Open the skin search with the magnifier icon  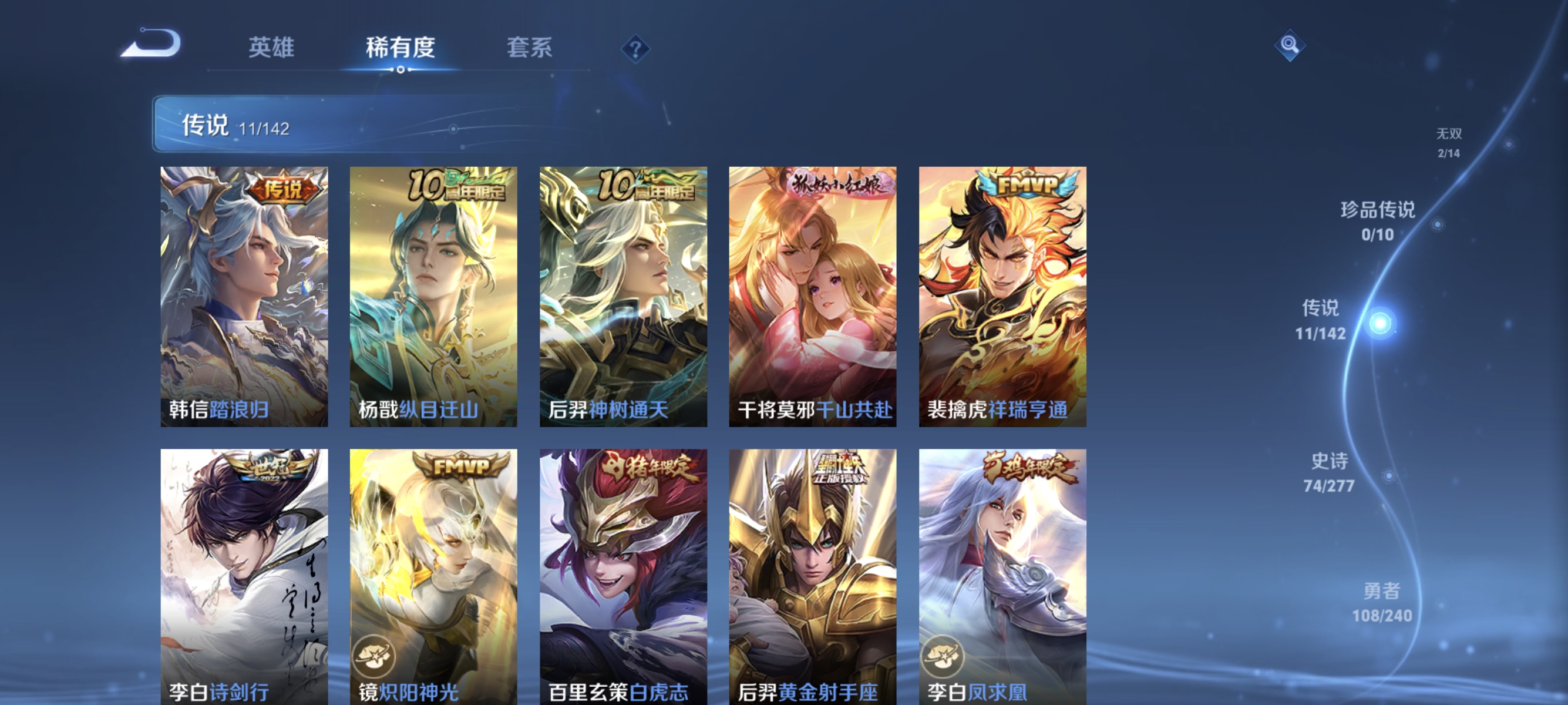pos(1289,44)
